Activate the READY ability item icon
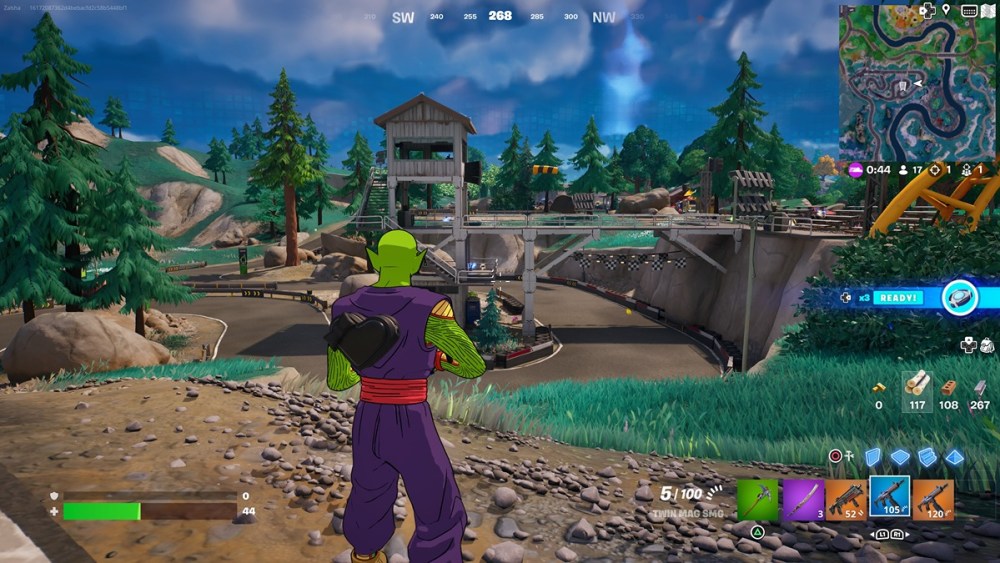Screen dimensions: 1000x563 [959, 298]
